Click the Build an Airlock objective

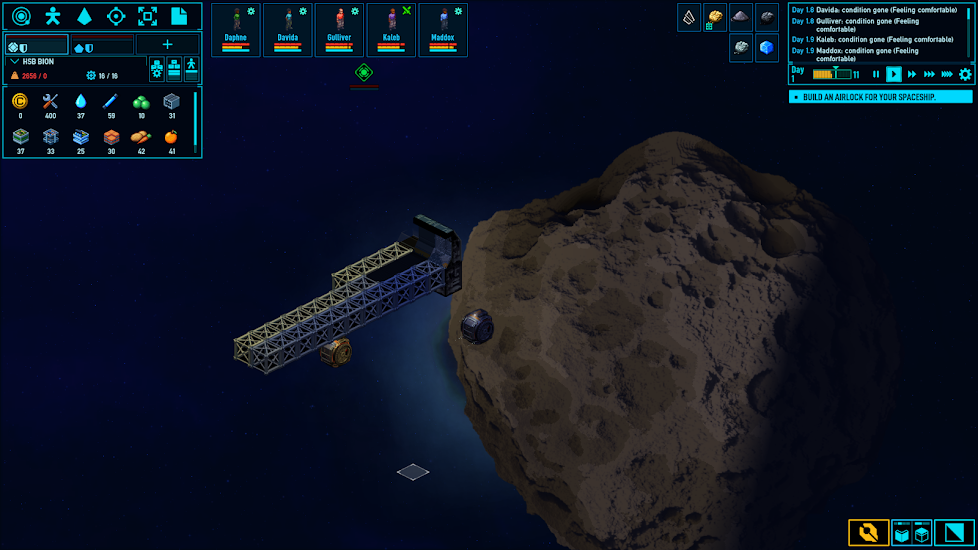(x=880, y=97)
